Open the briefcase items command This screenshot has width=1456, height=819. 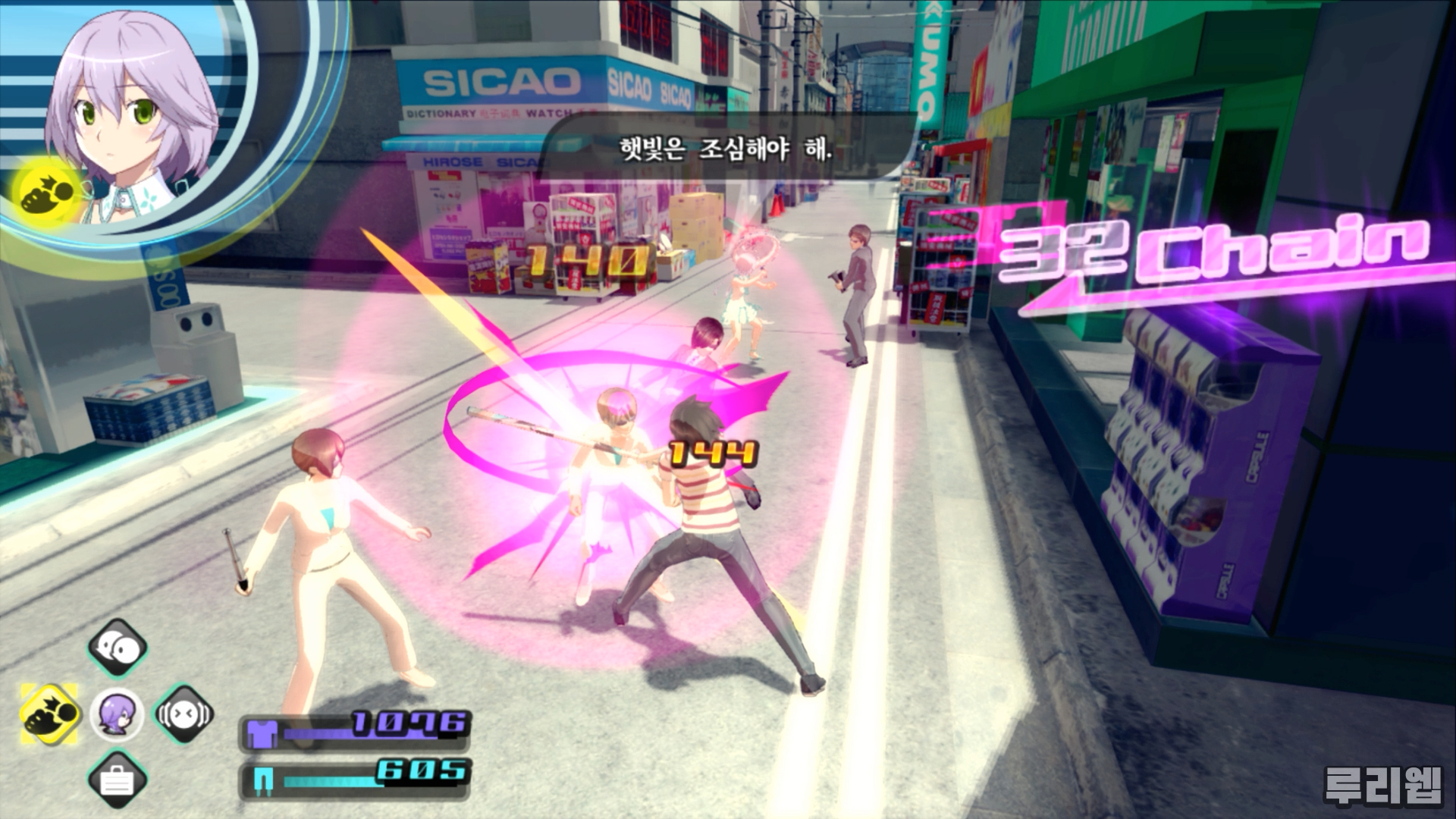[117, 780]
